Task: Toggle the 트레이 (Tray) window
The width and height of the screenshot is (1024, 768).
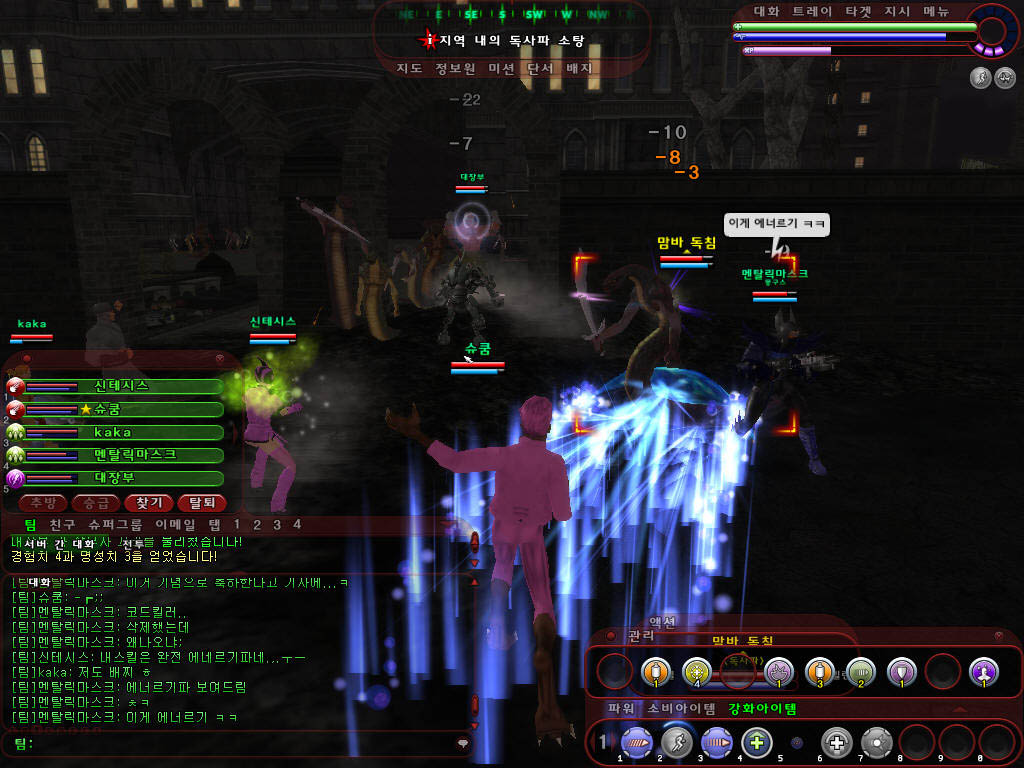Action: point(811,12)
